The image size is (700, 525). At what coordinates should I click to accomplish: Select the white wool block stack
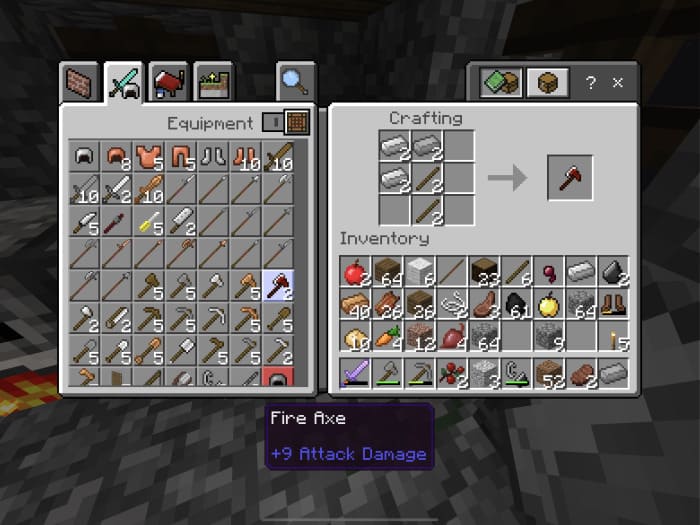[420, 271]
